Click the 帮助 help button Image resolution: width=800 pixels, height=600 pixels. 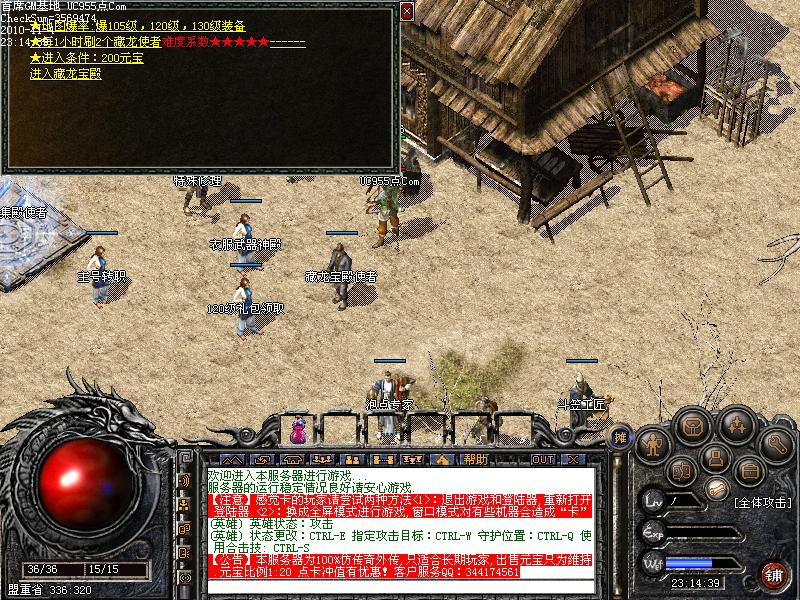tap(476, 459)
